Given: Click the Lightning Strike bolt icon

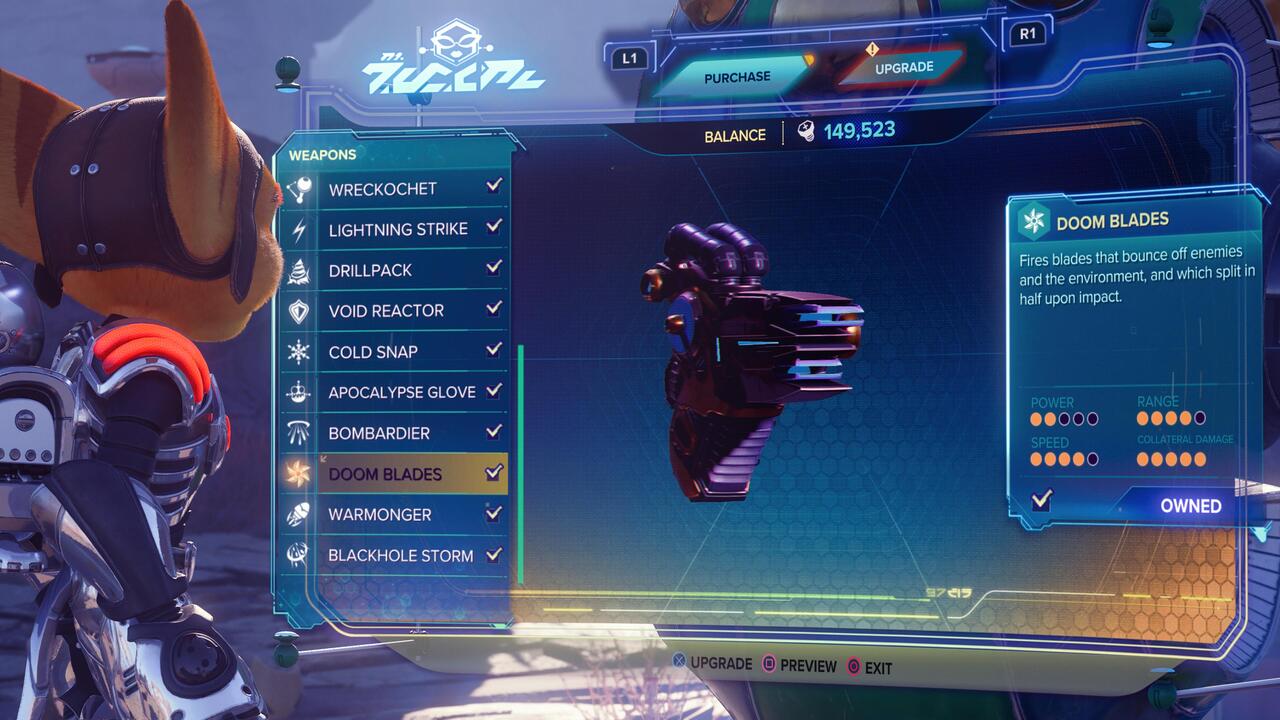Looking at the screenshot, I should click(x=300, y=228).
